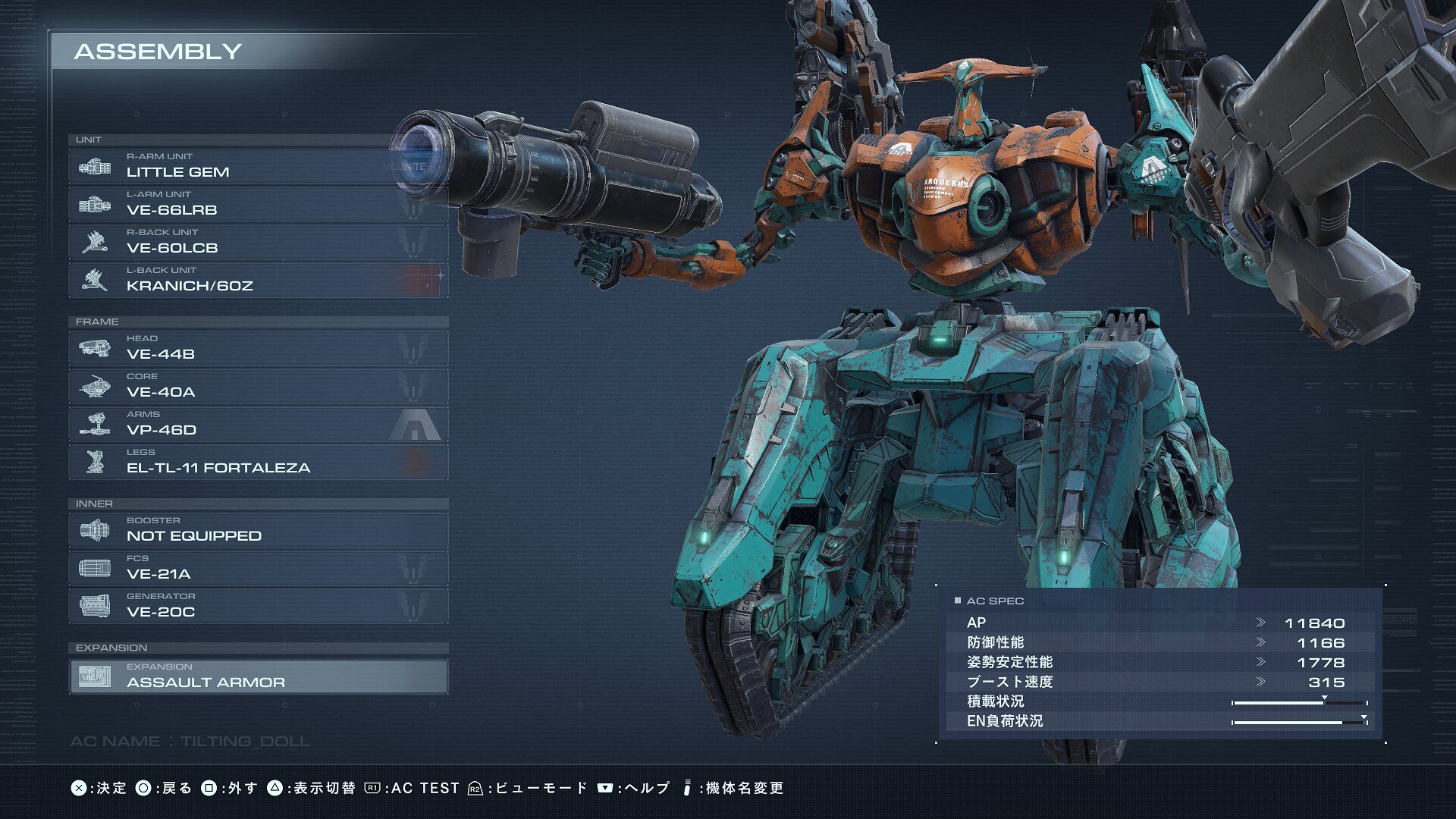Choose the GENERATOR VE-20C slot
Viewport: 1456px width, 819px height.
pyautogui.click(x=258, y=606)
